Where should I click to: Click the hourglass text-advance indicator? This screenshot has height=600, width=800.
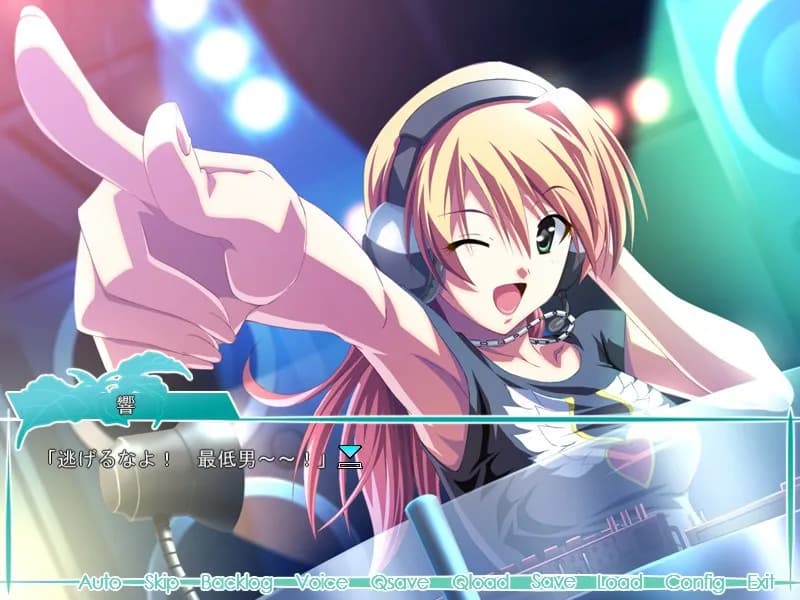pyautogui.click(x=349, y=457)
